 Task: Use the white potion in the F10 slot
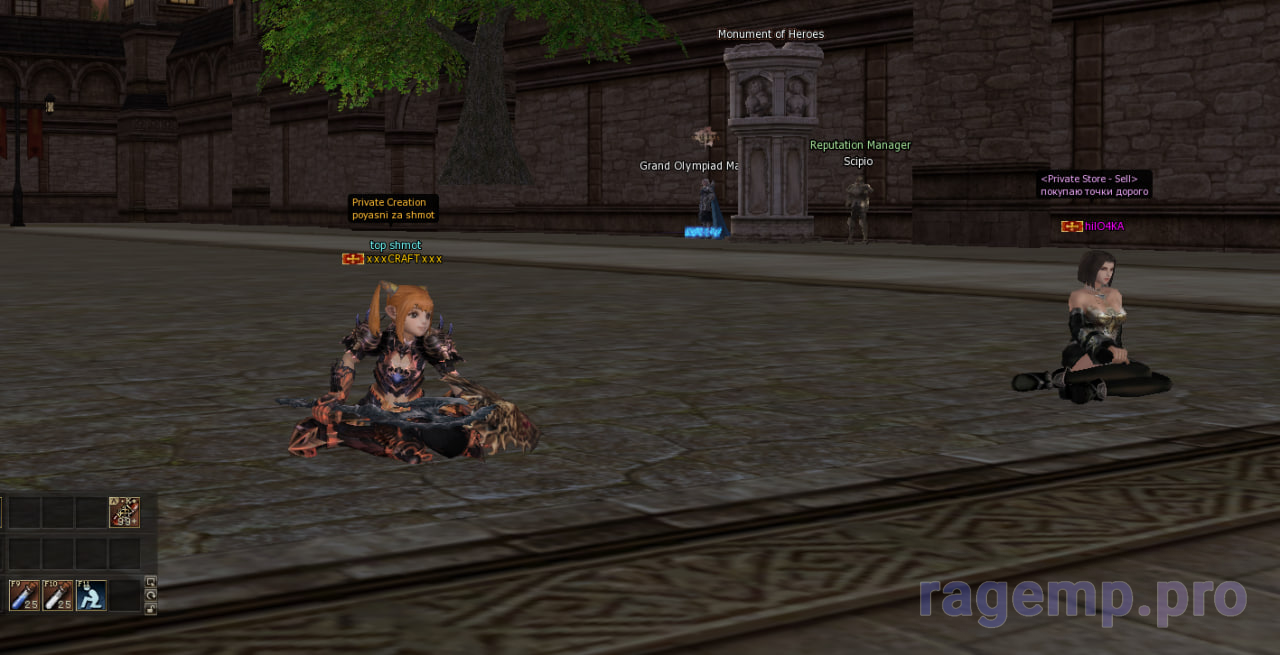point(58,595)
